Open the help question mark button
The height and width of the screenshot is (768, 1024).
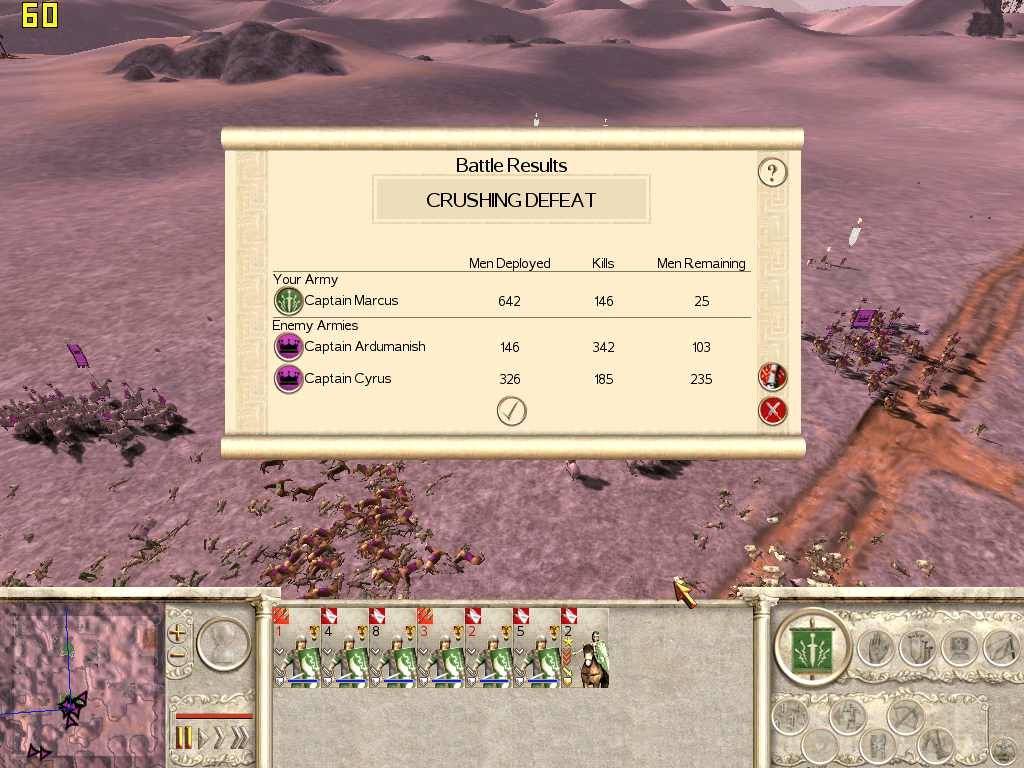771,172
